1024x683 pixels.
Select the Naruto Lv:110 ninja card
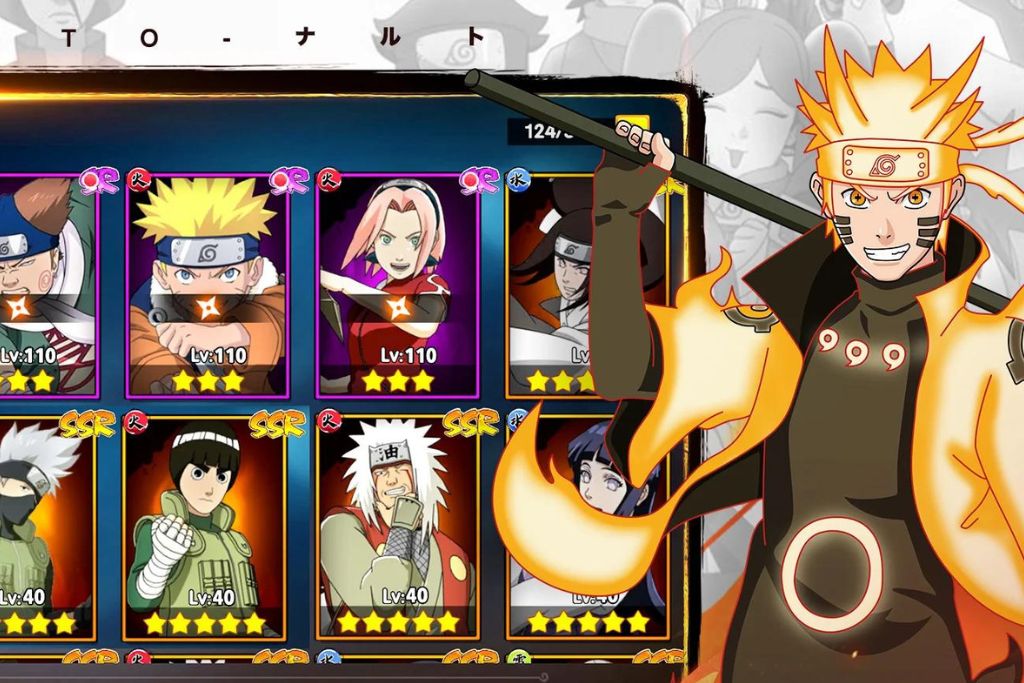click(x=207, y=285)
